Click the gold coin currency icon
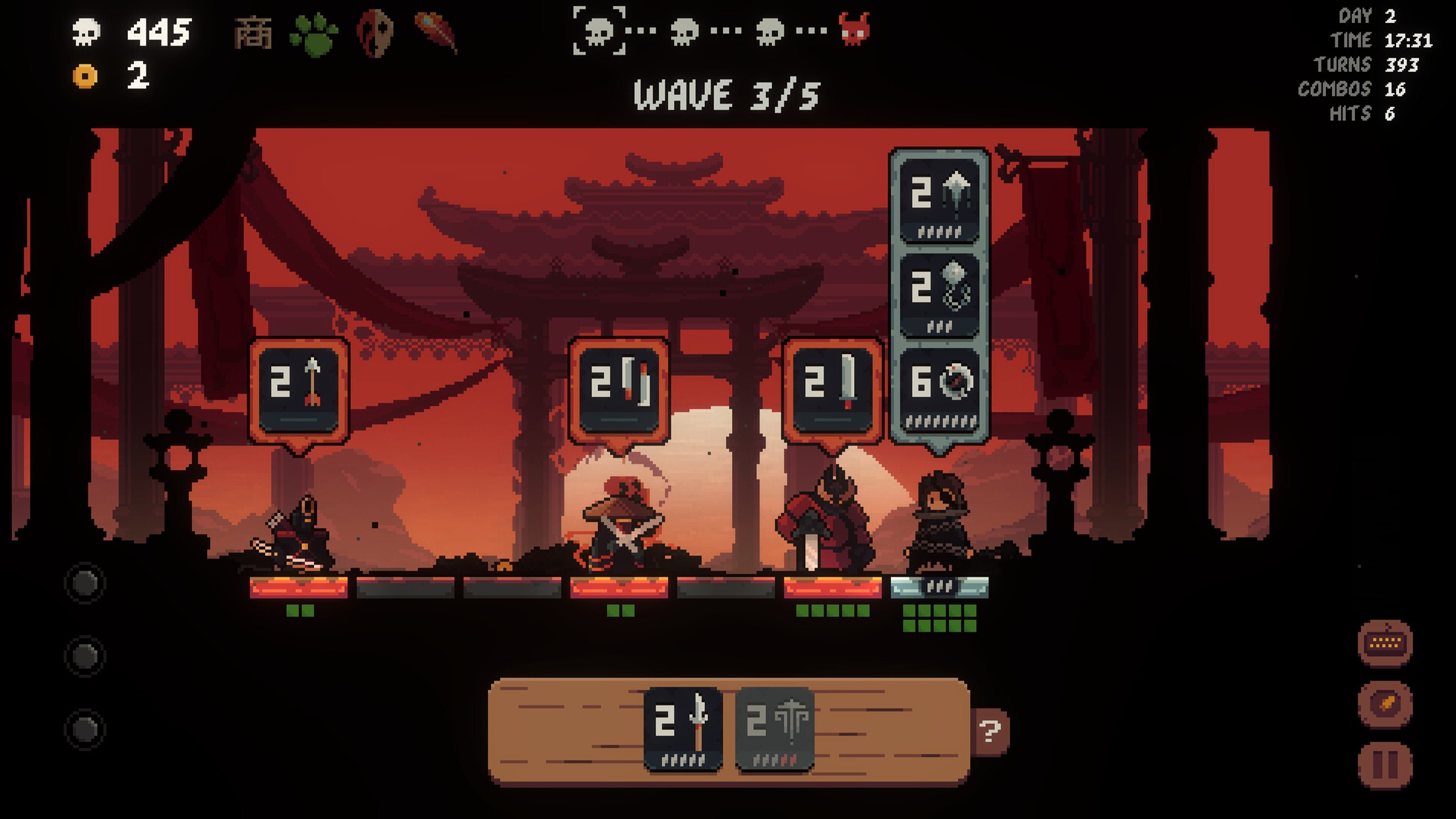Viewport: 1456px width, 819px height. 84,76
